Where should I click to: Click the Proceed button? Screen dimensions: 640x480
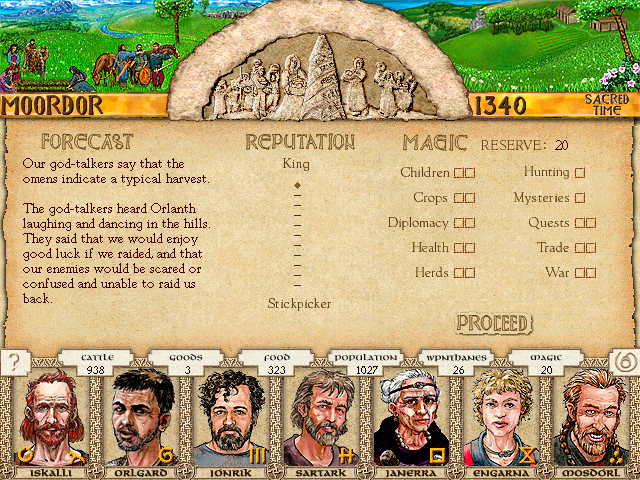pyautogui.click(x=493, y=323)
